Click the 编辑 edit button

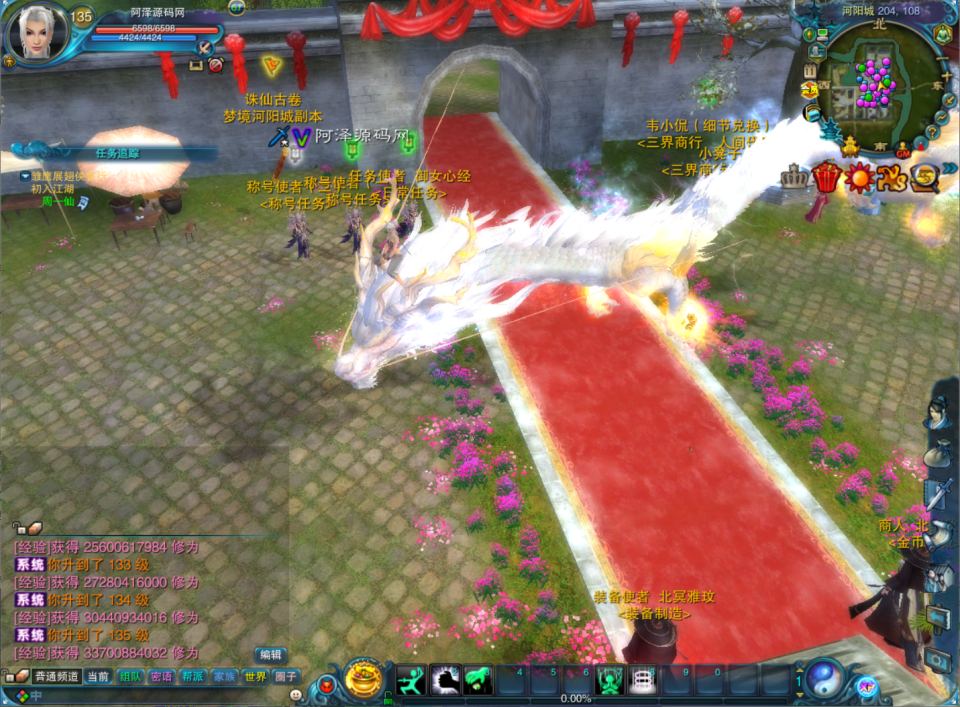pyautogui.click(x=270, y=654)
